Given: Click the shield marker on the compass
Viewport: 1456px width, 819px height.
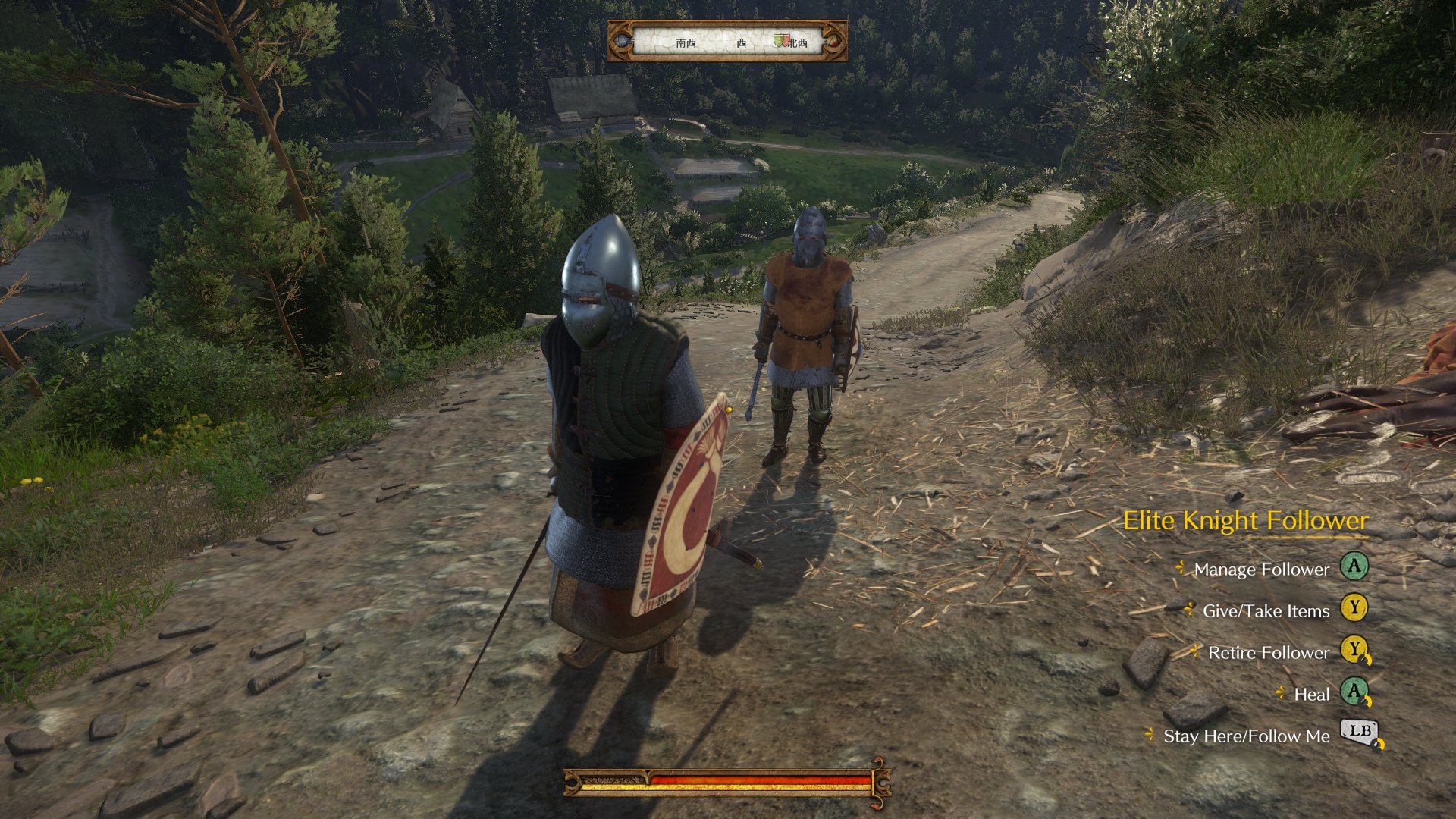Looking at the screenshot, I should pos(780,41).
